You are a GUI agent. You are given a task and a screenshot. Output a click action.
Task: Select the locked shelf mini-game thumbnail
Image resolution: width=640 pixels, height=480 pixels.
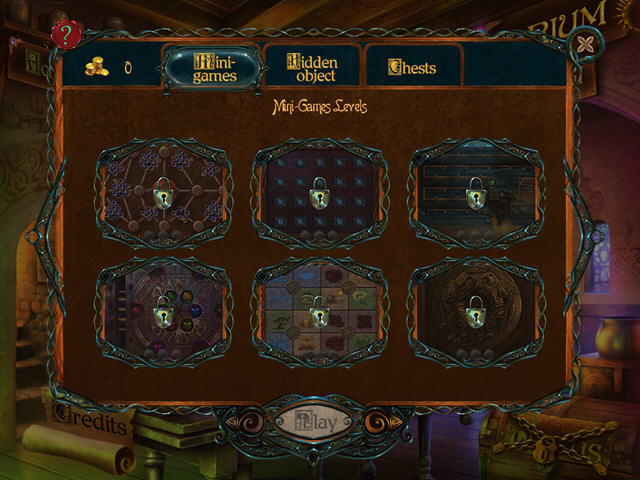pyautogui.click(x=475, y=191)
